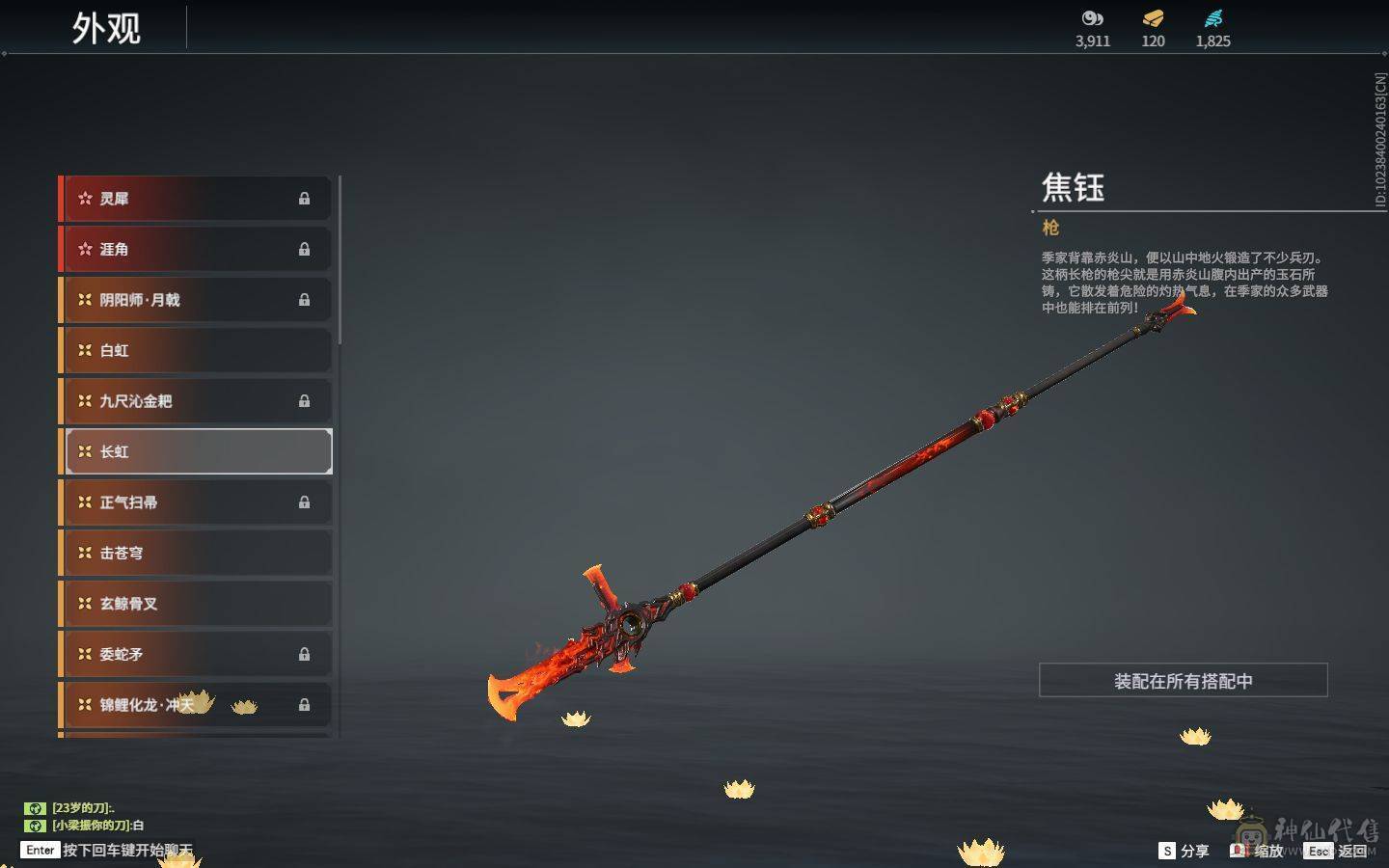Screen dimensions: 1389x868
Task: Share this skin via 分享
Action: 1184,851
